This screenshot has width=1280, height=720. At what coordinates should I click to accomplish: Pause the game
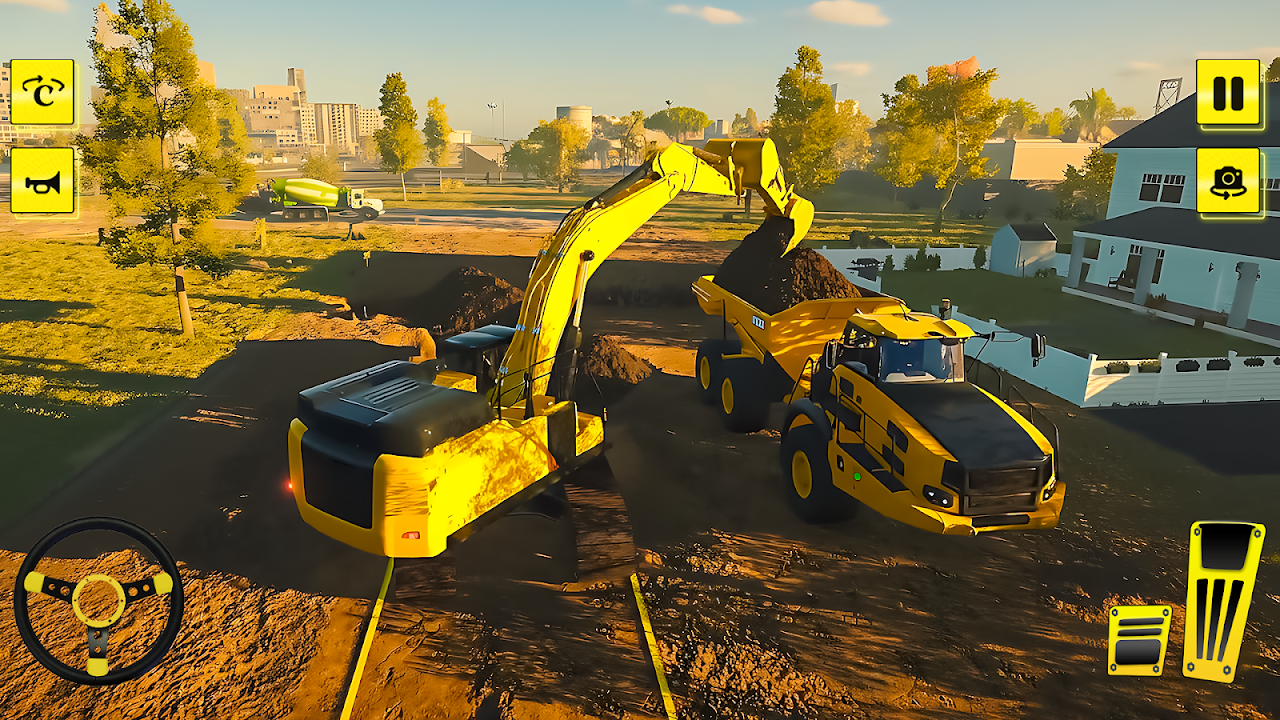point(1228,92)
